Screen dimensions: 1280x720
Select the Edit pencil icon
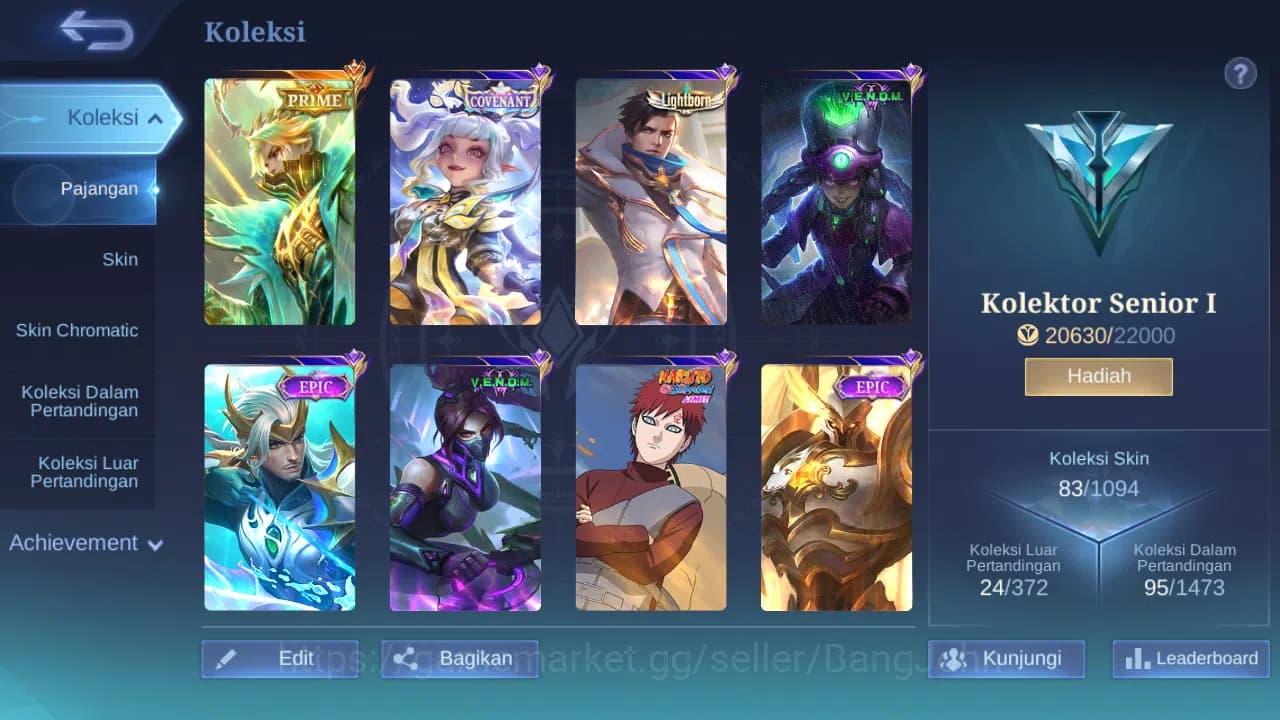(x=227, y=658)
